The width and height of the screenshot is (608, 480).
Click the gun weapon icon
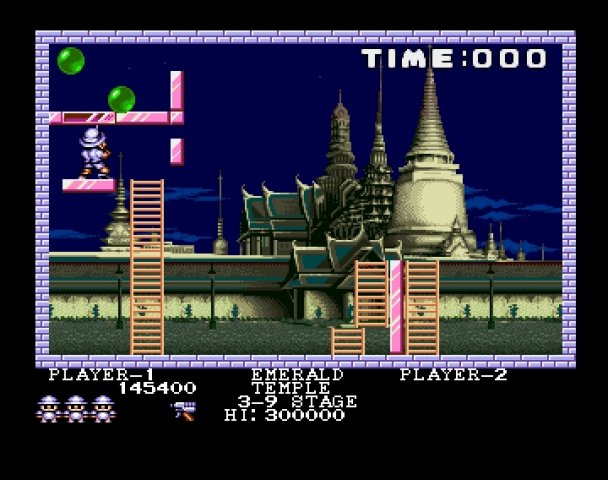pos(183,408)
